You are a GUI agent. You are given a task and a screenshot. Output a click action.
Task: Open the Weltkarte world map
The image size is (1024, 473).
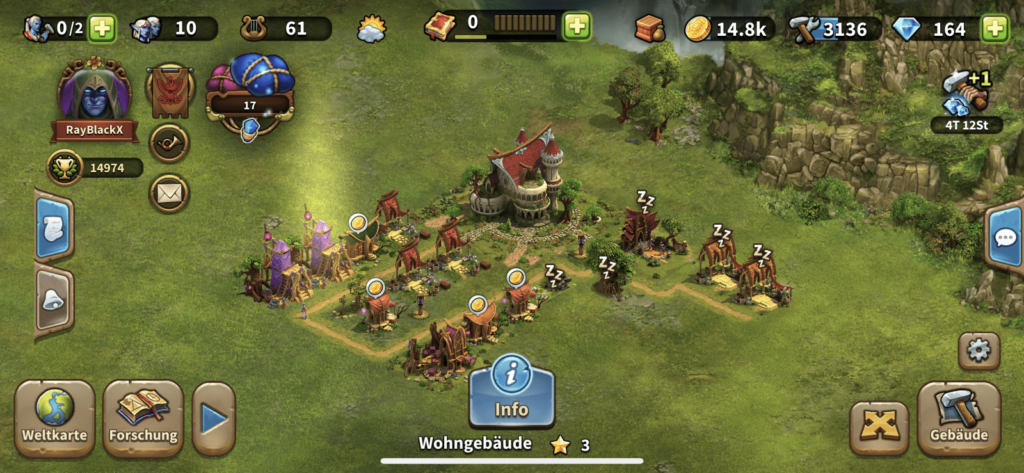pyautogui.click(x=54, y=416)
